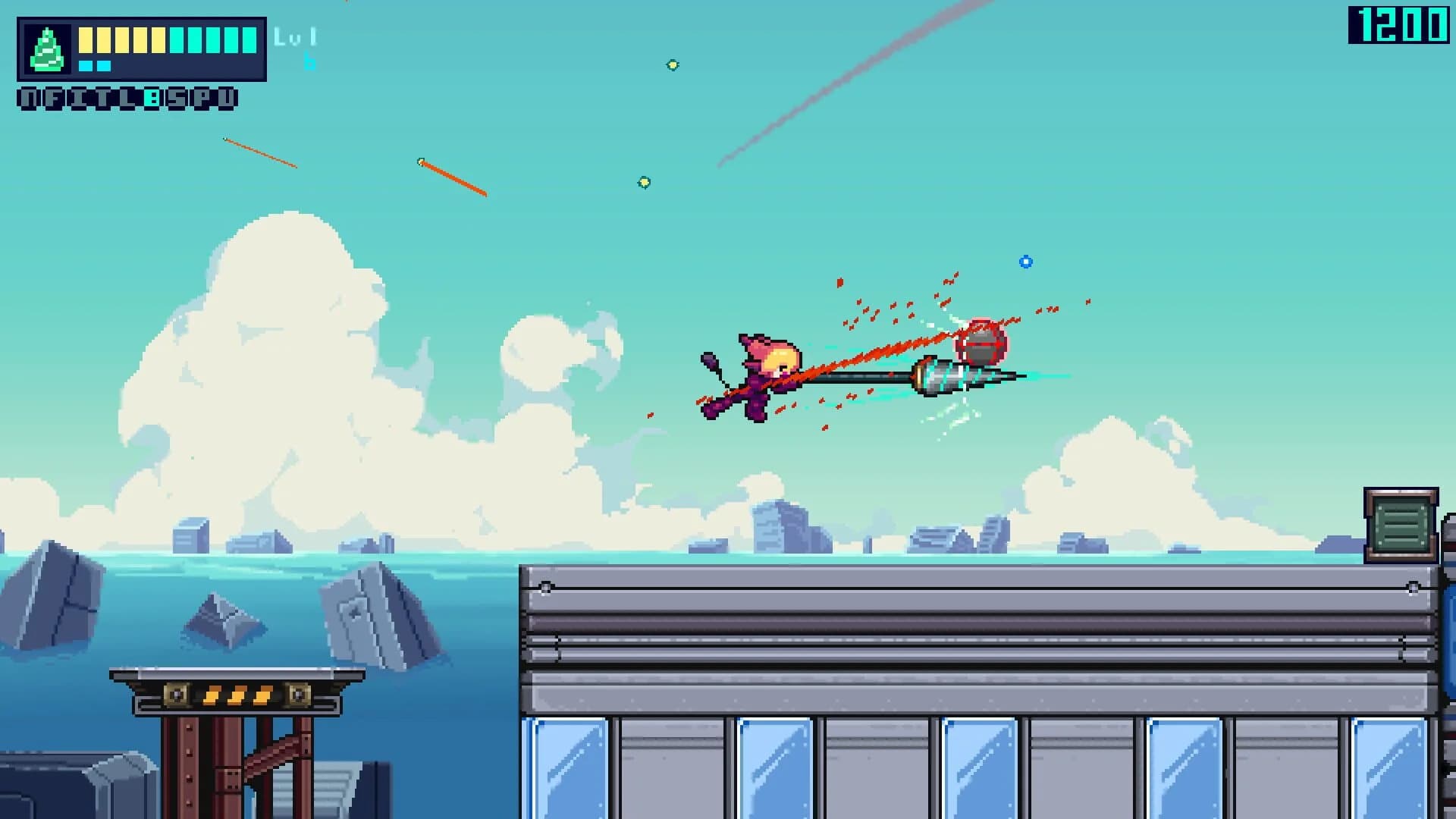Click the highlighted letter 8 tile
This screenshot has height=819, width=1456.
tap(152, 99)
